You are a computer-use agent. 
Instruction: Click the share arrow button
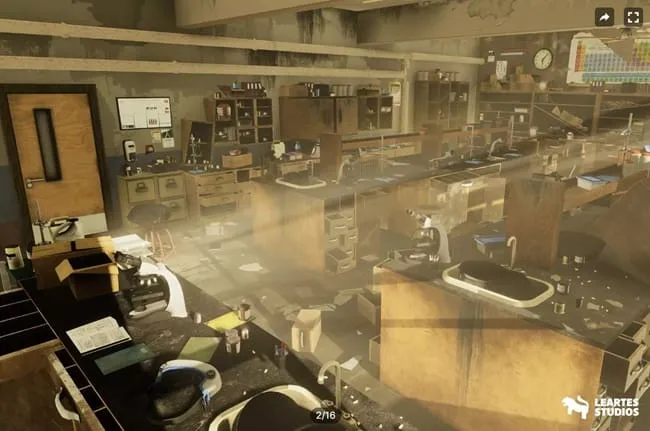(x=604, y=17)
